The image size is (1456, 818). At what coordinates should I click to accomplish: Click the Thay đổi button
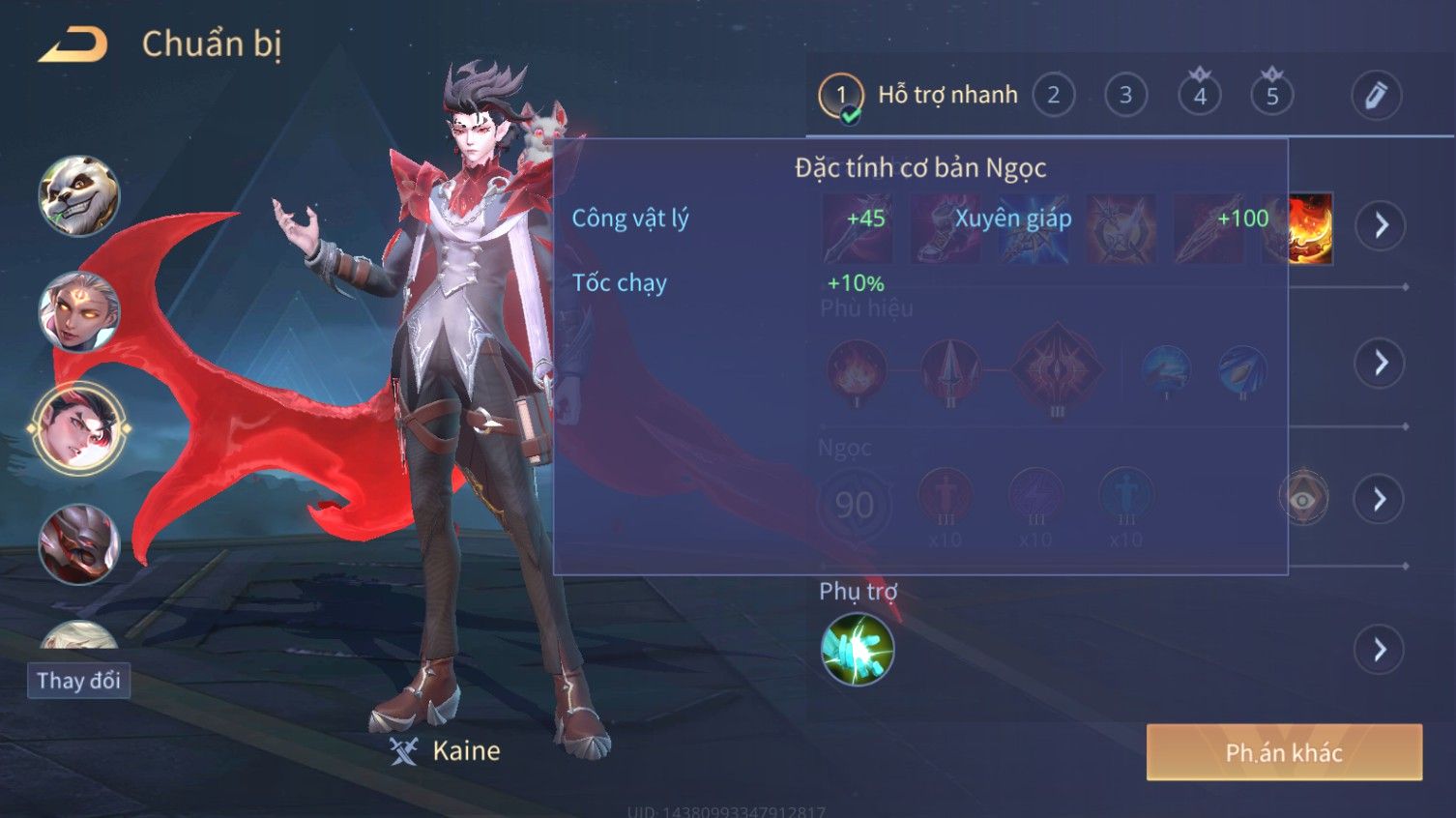pyautogui.click(x=78, y=681)
